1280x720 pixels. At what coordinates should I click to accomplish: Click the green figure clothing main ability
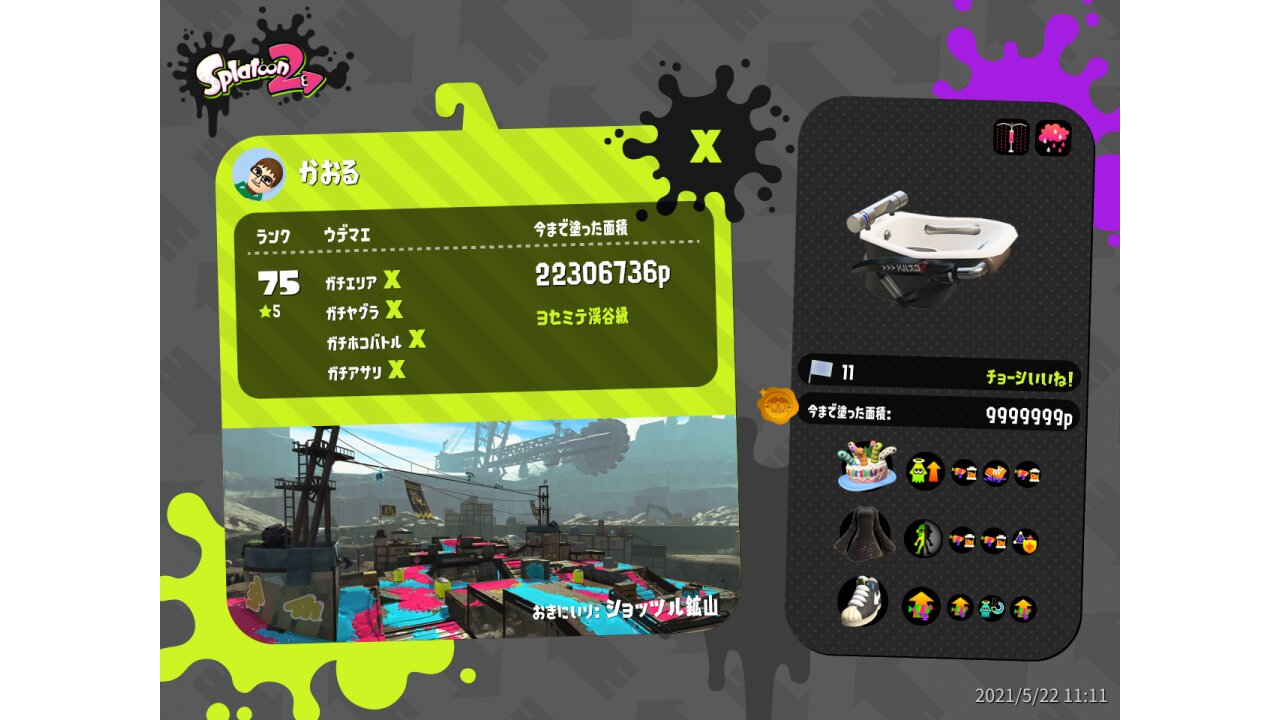(923, 539)
